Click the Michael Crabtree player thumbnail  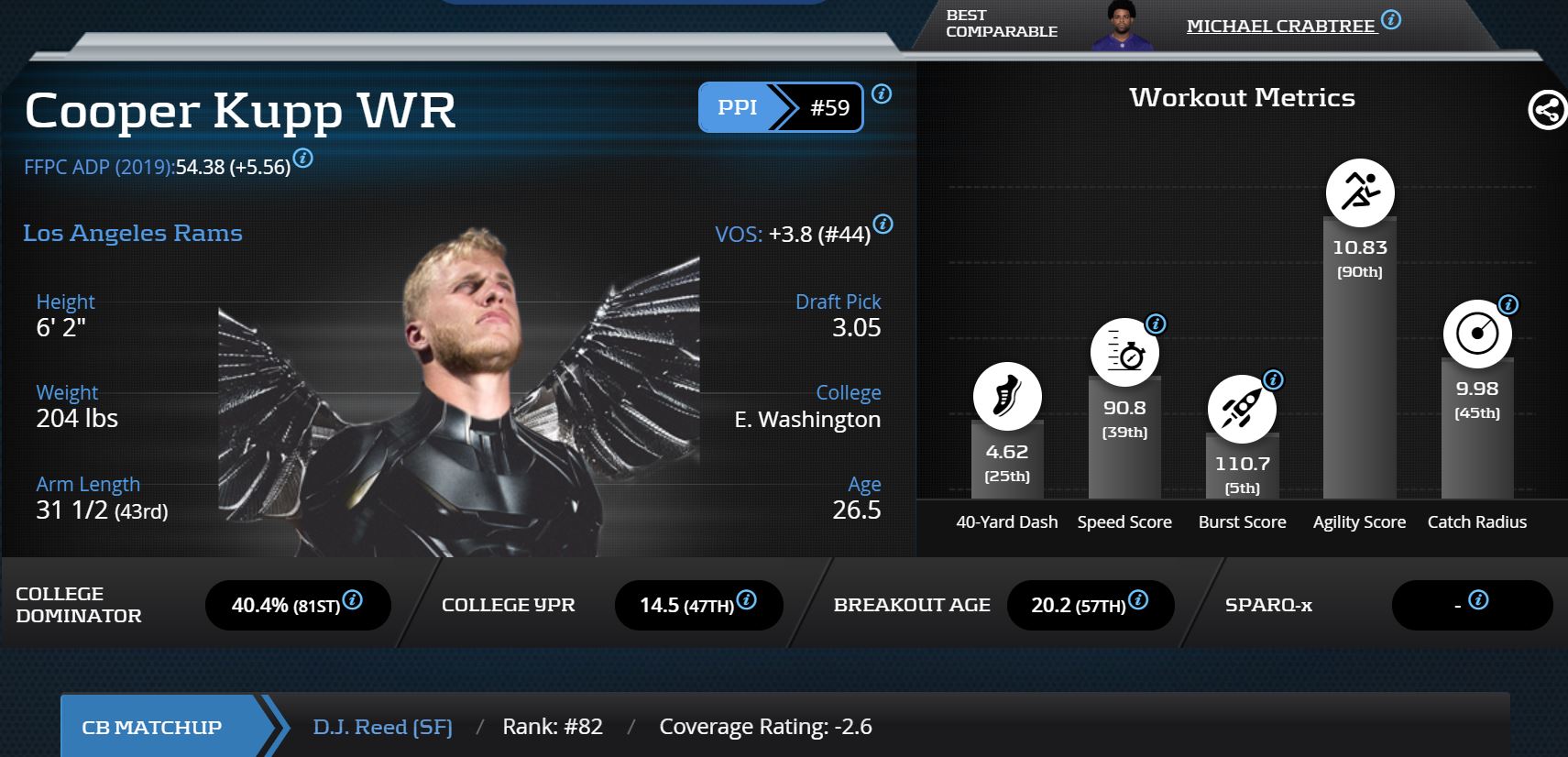click(1121, 26)
